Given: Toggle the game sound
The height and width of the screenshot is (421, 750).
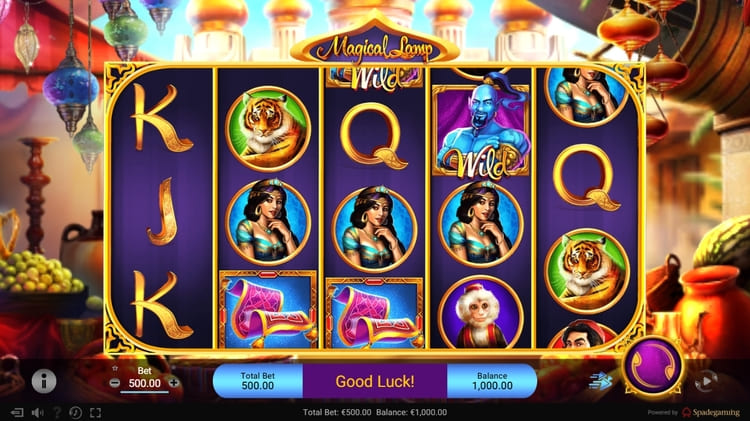Looking at the screenshot, I should pyautogui.click(x=37, y=412).
